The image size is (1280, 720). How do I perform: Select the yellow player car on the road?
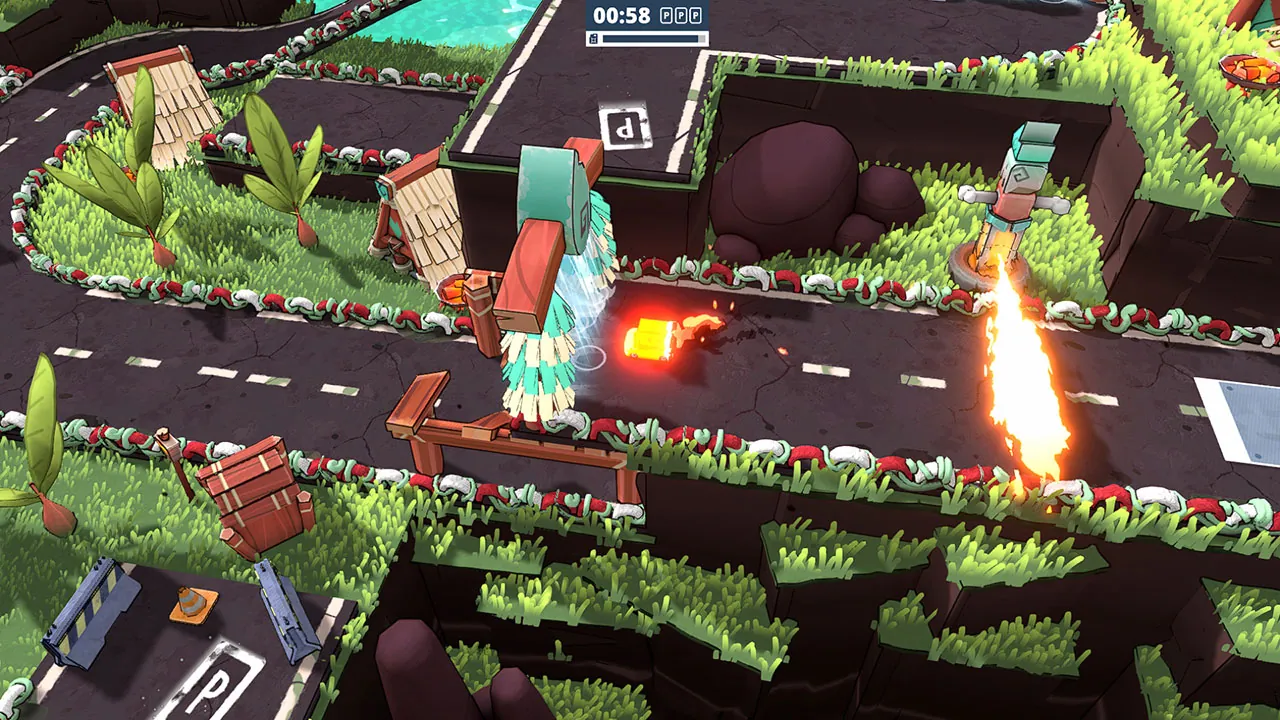click(x=650, y=338)
